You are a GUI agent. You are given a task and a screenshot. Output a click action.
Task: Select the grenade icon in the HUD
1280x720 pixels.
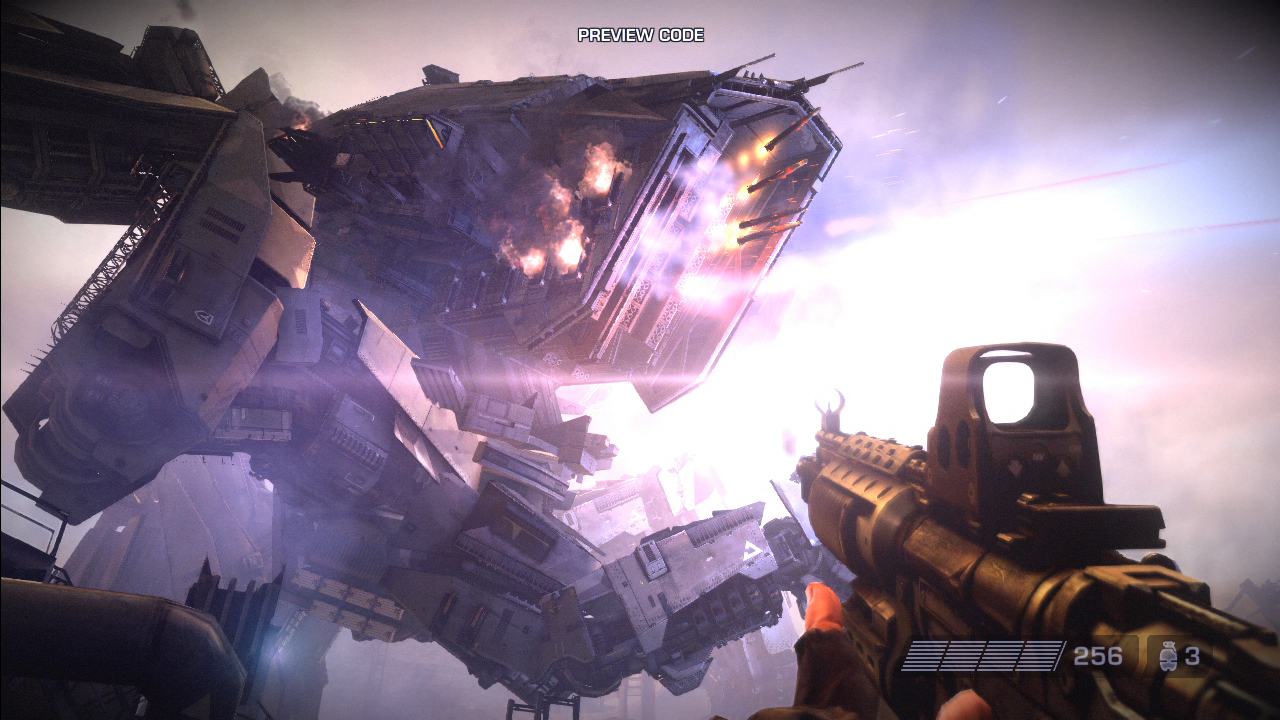[x=1167, y=656]
